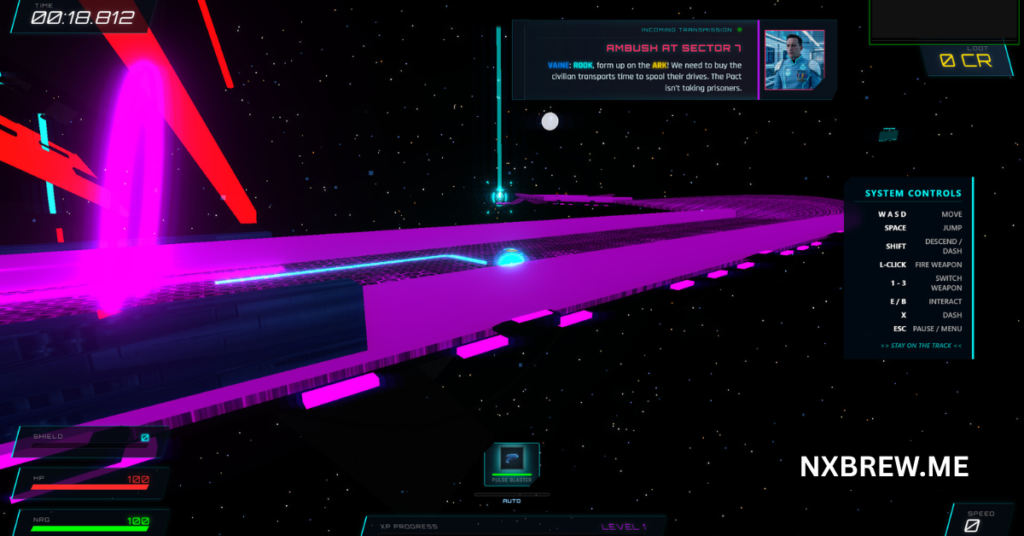The height and width of the screenshot is (536, 1024).
Task: Click the System Controls panel header
Action: tap(913, 193)
